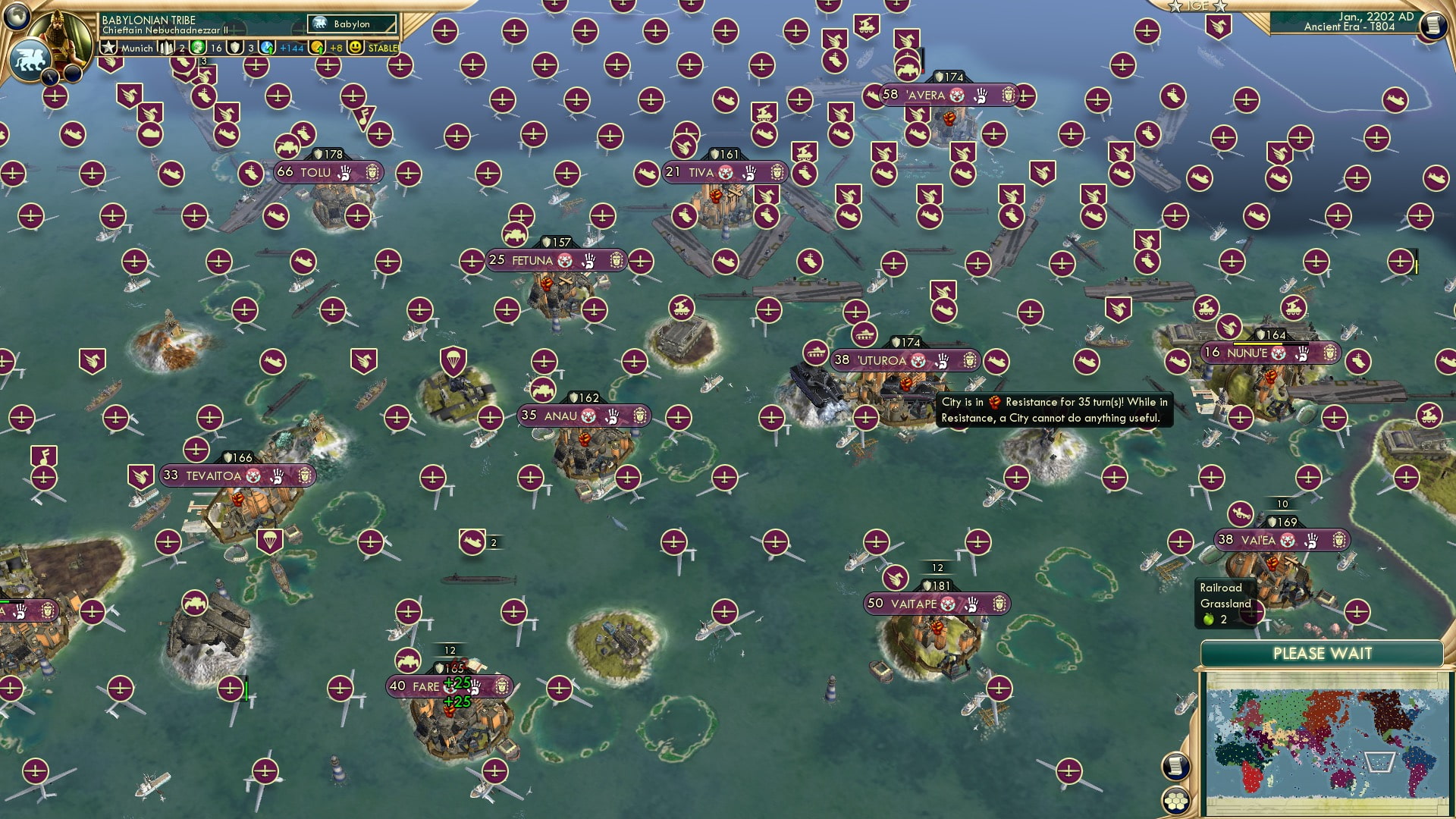Click the gold coin +8 income icon
The width and height of the screenshot is (1456, 819).
point(318,48)
